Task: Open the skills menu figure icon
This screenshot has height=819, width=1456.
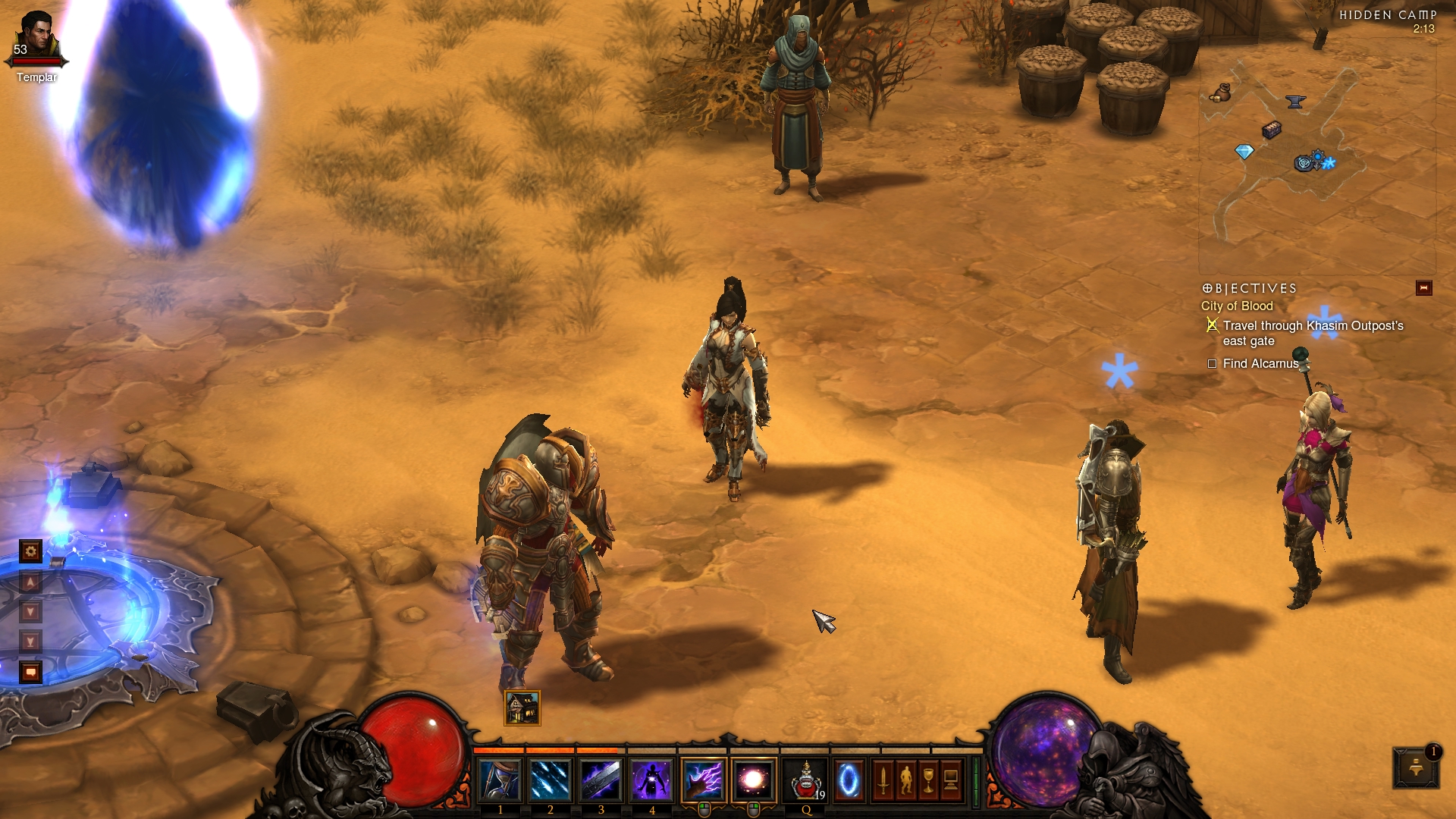Action: pyautogui.click(x=905, y=780)
